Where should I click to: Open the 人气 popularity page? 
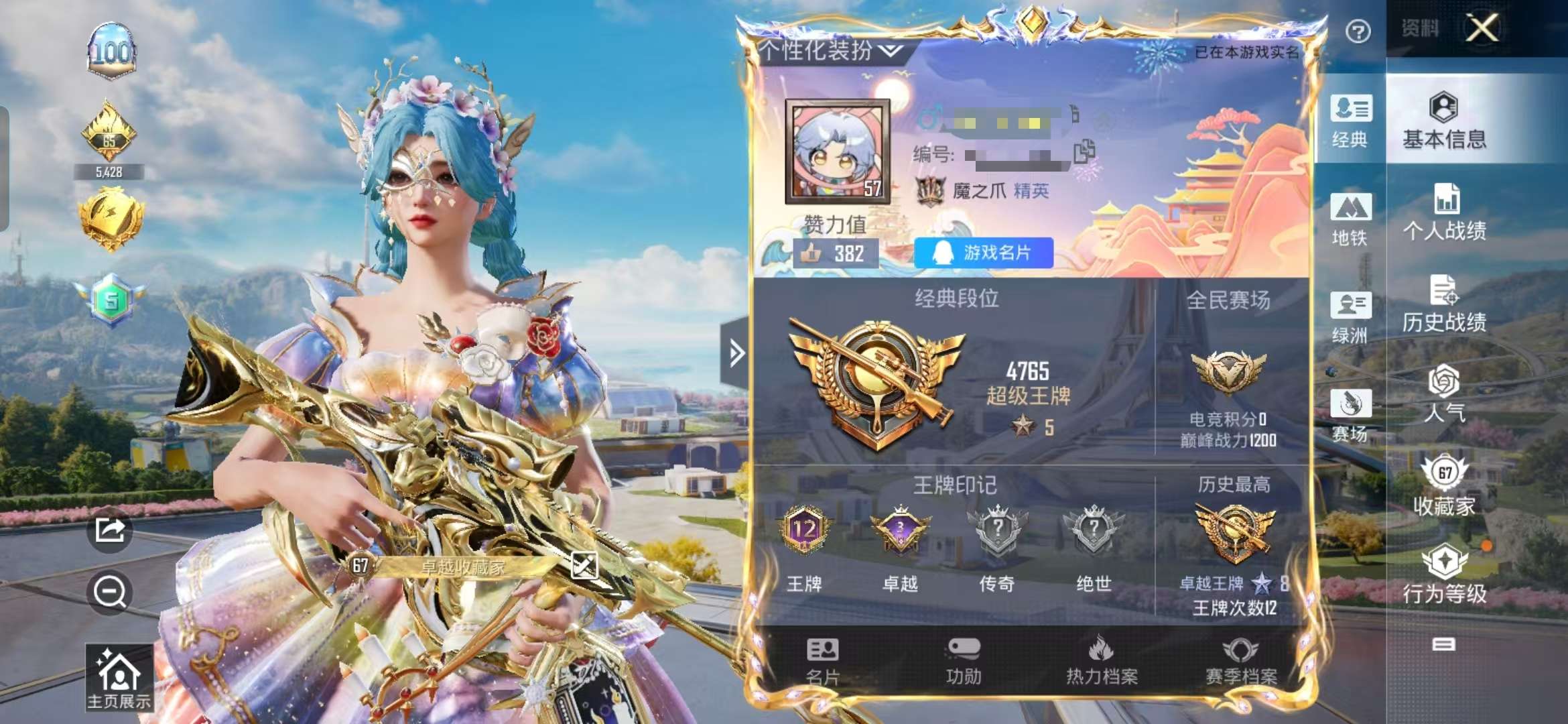[x=1444, y=394]
